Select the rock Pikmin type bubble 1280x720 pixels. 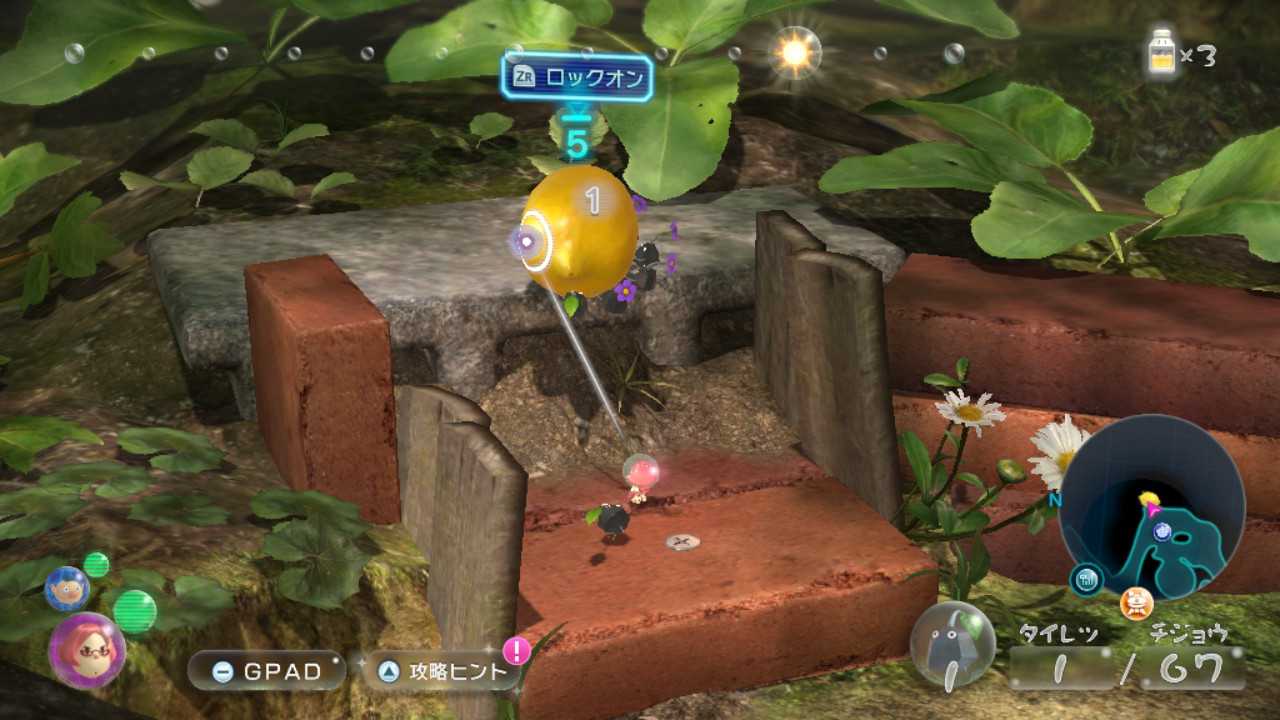953,643
